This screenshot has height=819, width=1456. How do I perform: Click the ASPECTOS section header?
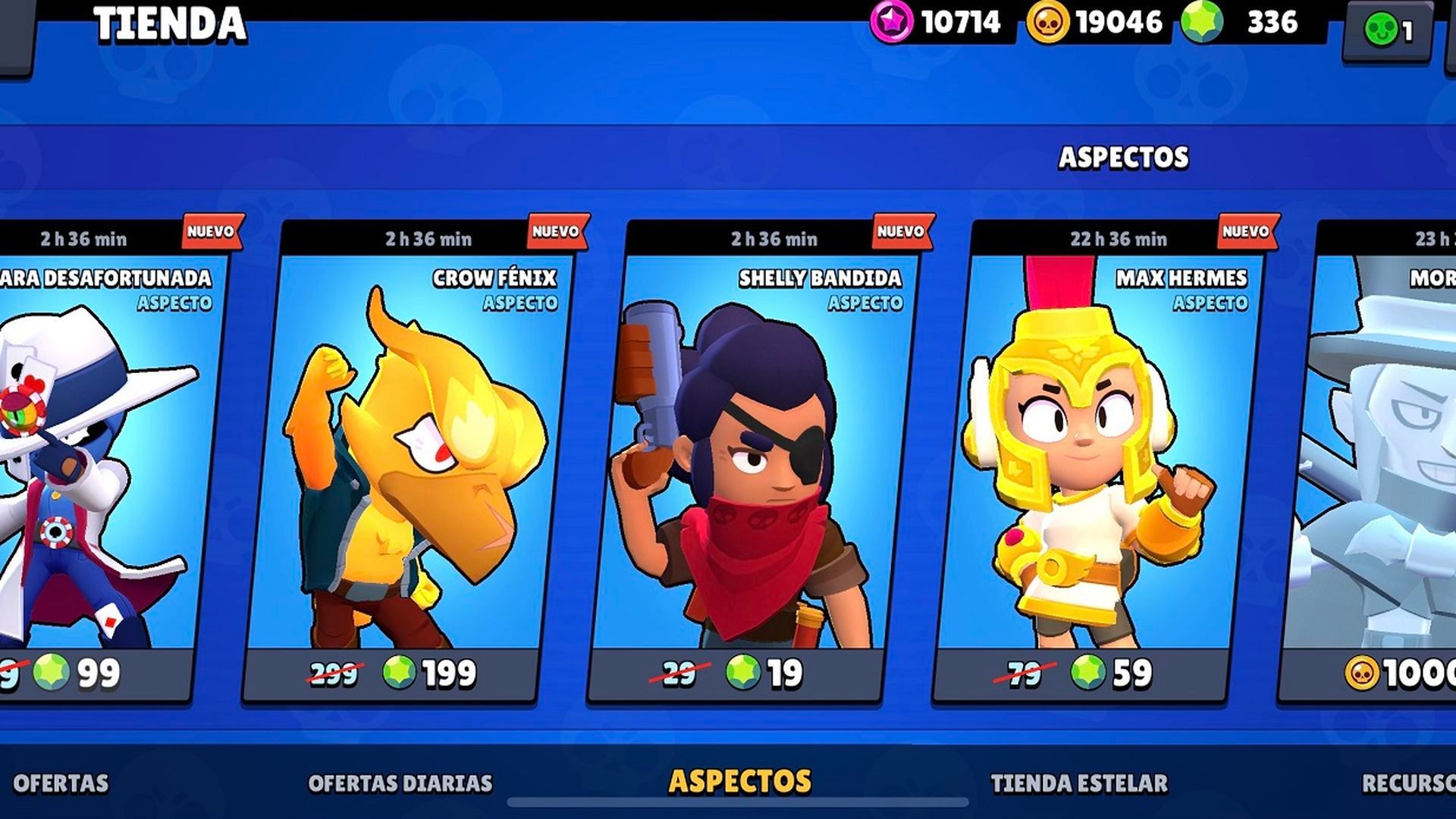(x=1123, y=158)
